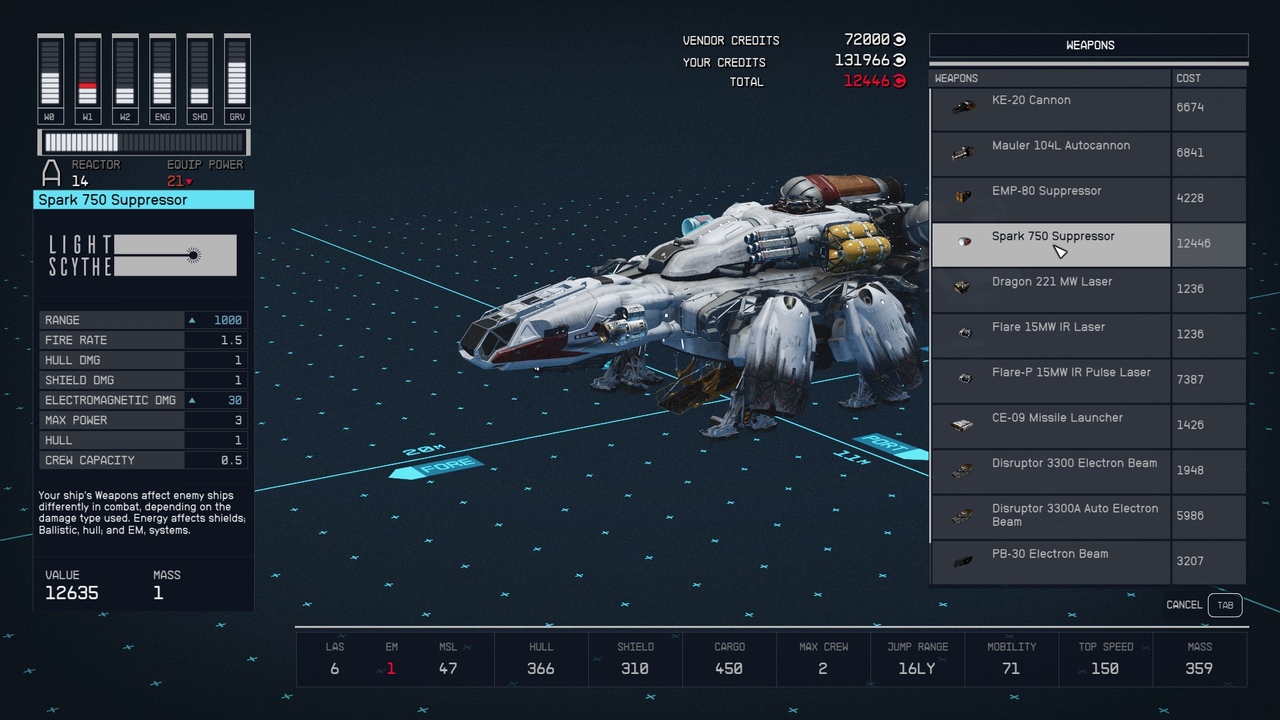The height and width of the screenshot is (720, 1280).
Task: Select the CE-09 Missile Launcher
Action: click(1050, 425)
